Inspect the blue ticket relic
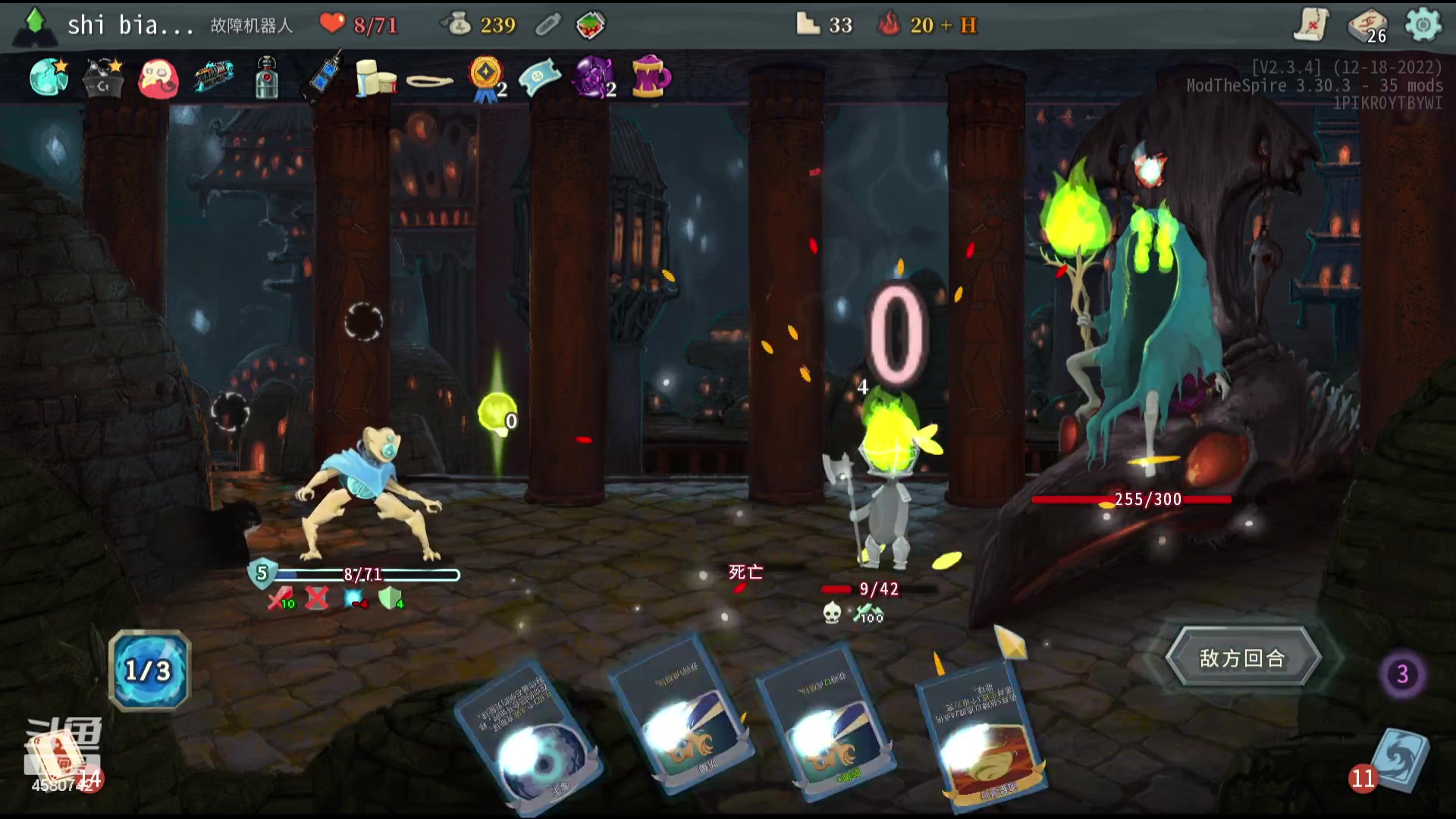Screen dimensions: 1456x819 coord(540,77)
